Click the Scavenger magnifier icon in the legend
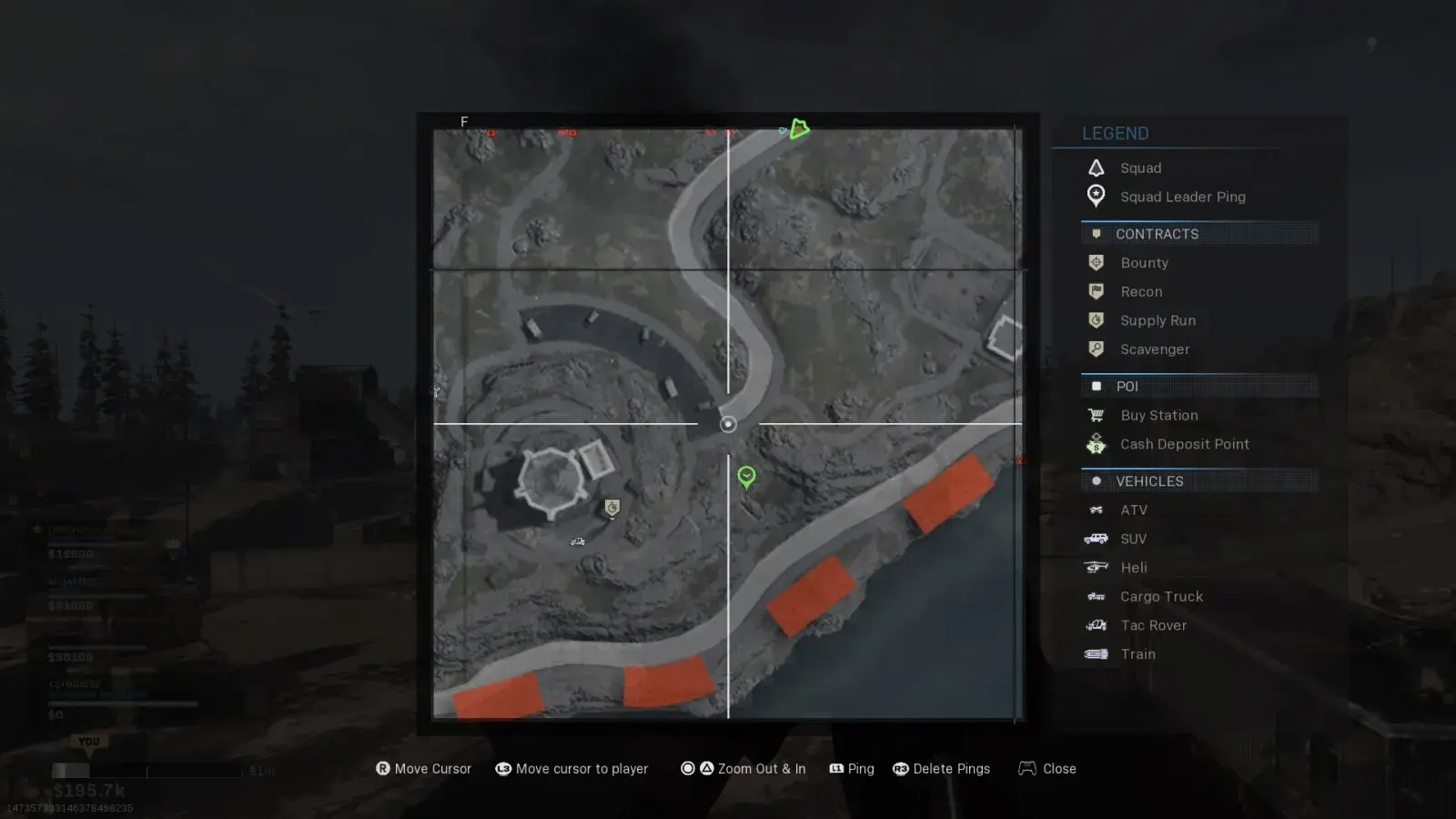Image resolution: width=1456 pixels, height=819 pixels. click(x=1096, y=349)
